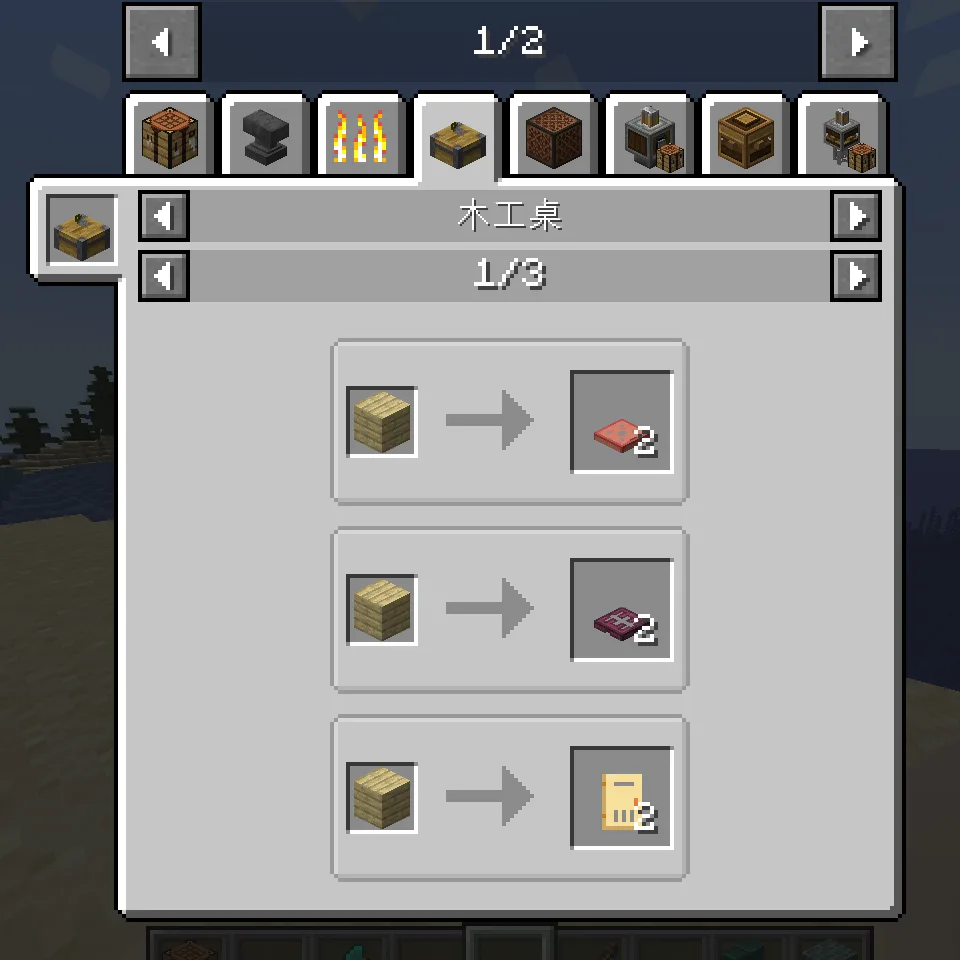Switch to the crafting table recipe tab

(x=169, y=138)
